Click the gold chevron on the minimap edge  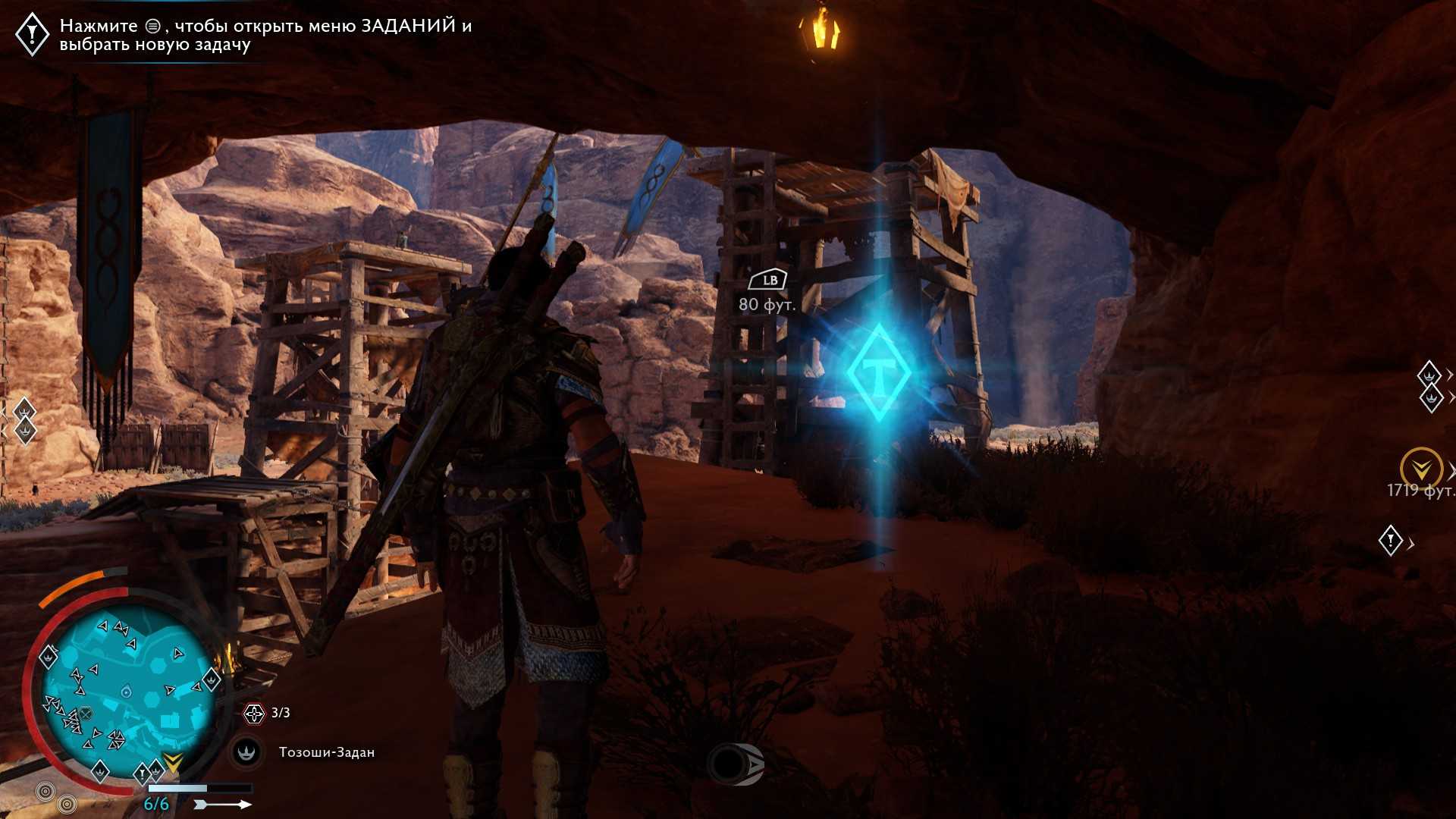173,762
